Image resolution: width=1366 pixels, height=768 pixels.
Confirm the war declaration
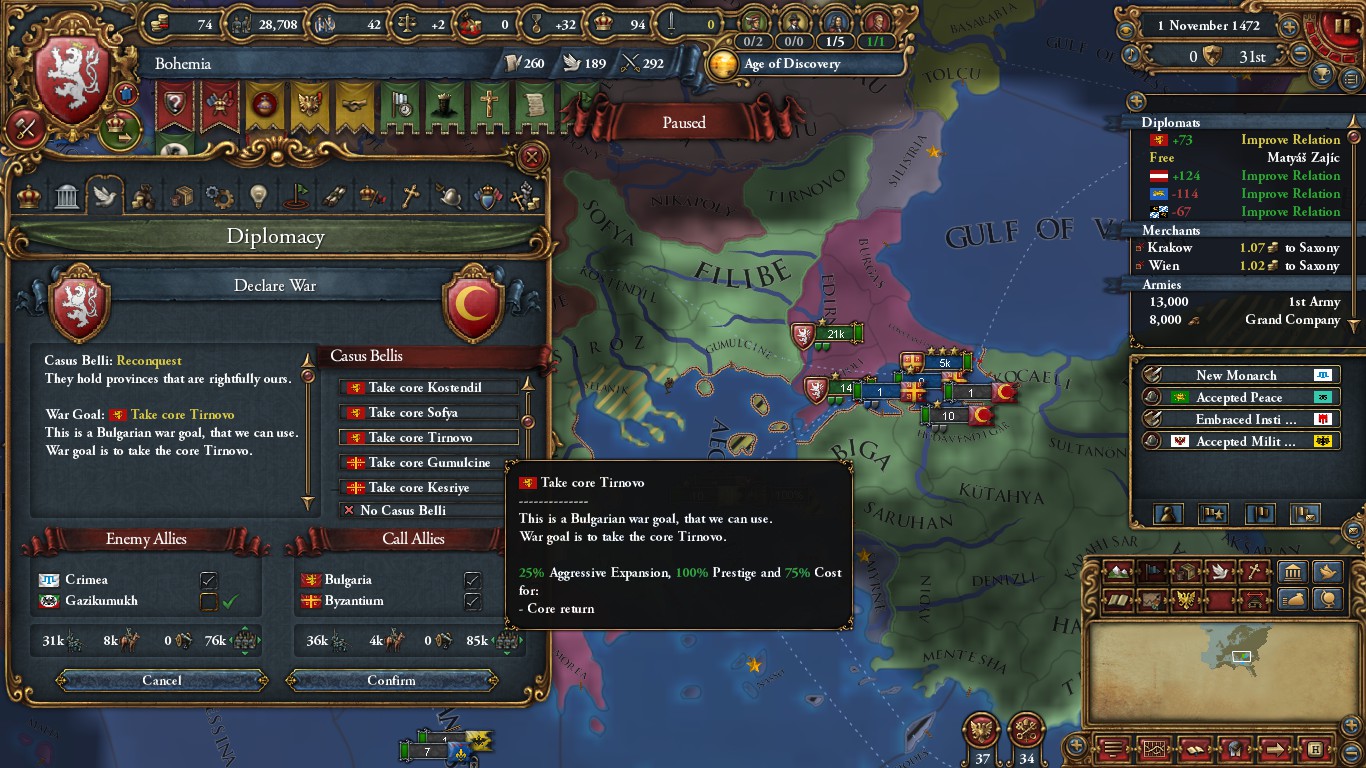391,680
